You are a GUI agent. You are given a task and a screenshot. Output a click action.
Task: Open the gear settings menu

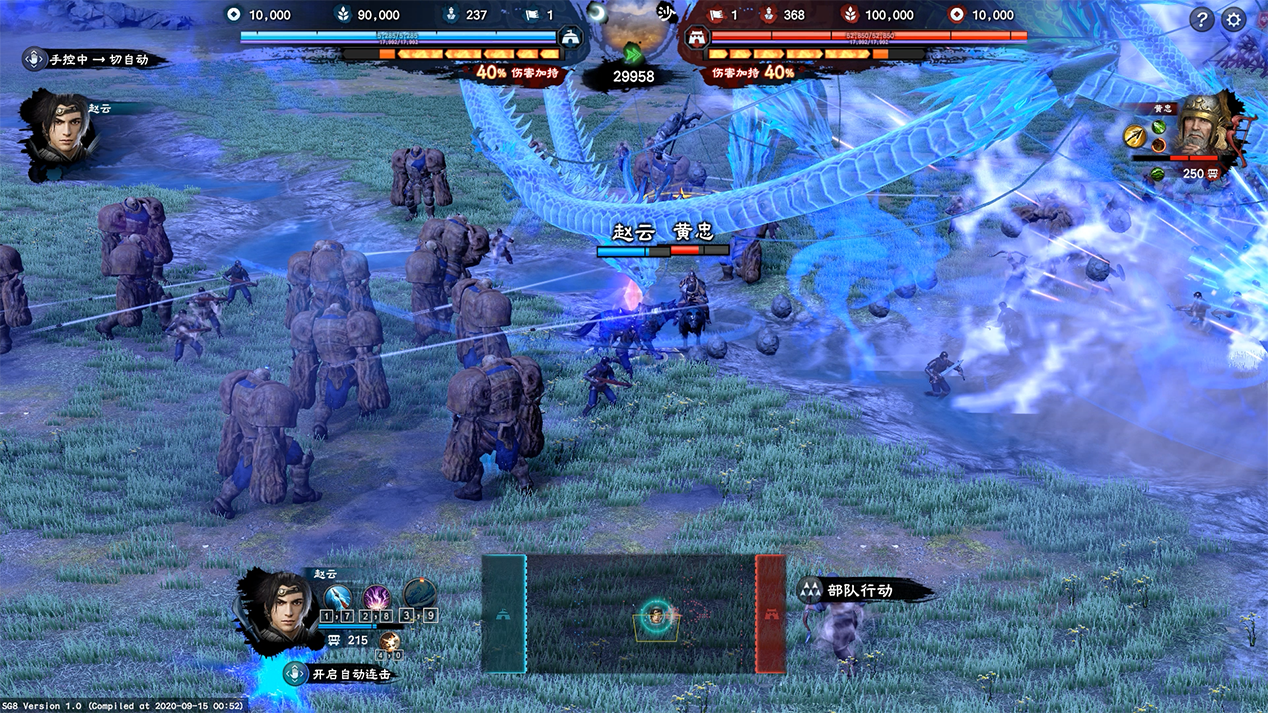coord(1234,19)
